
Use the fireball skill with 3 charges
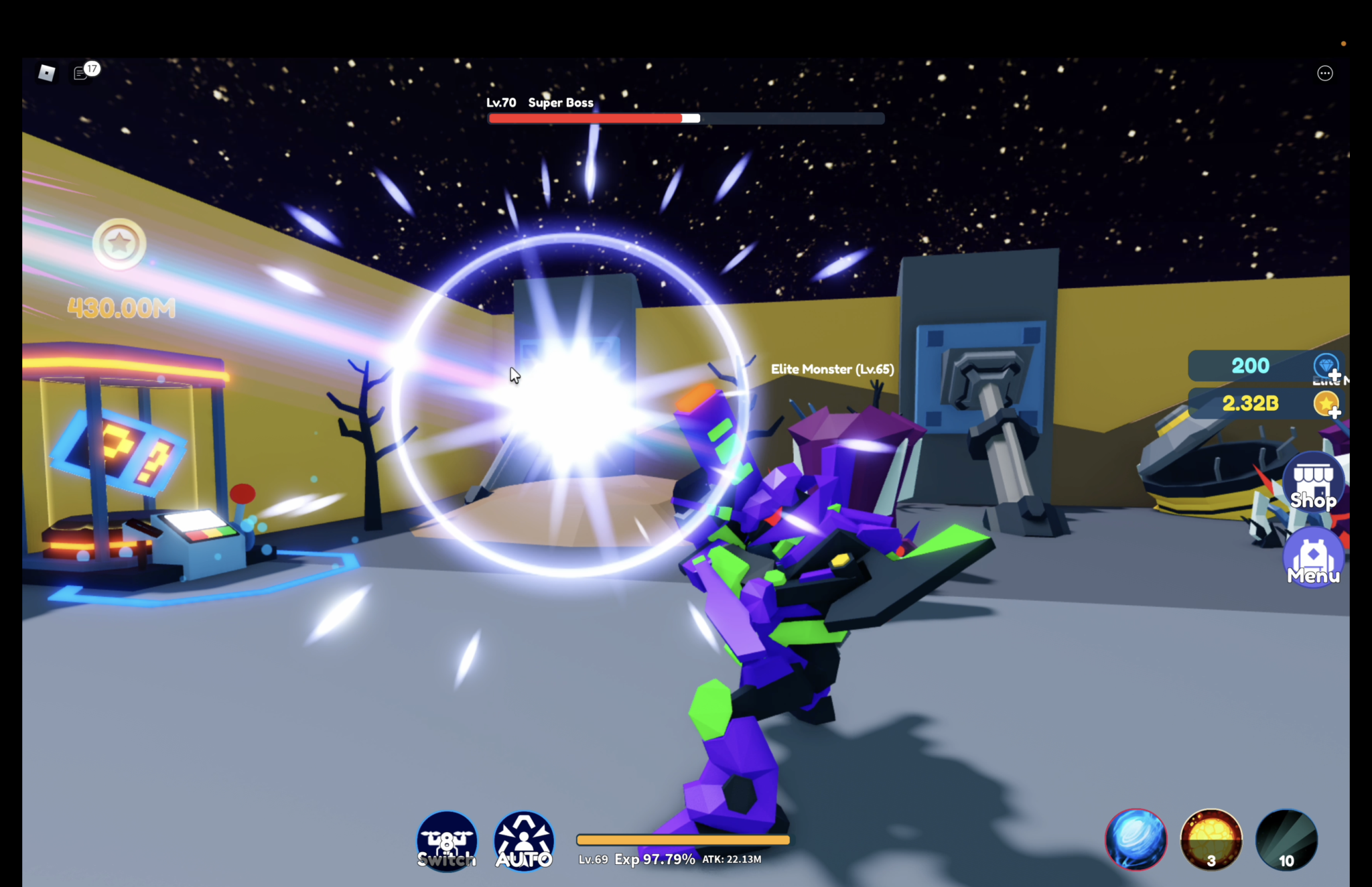pyautogui.click(x=1211, y=839)
